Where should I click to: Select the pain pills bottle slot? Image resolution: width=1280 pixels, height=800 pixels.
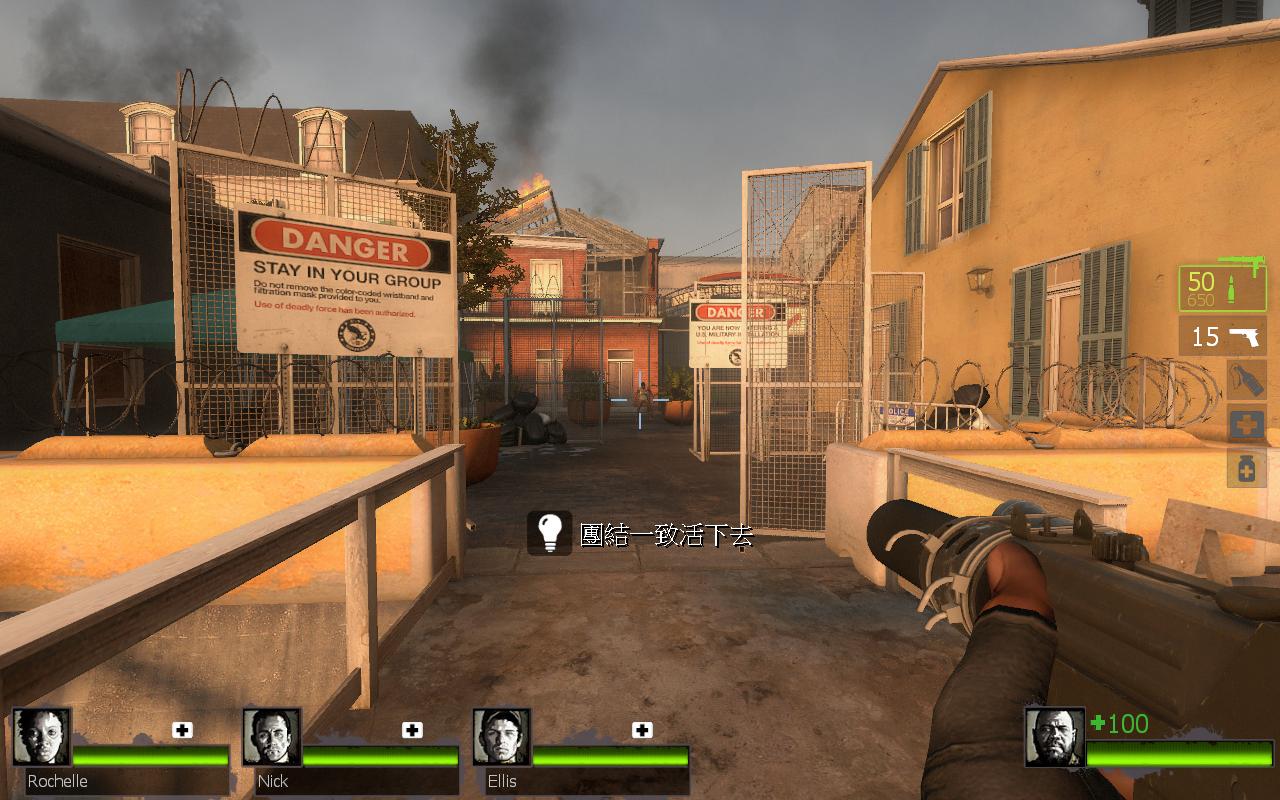1246,467
